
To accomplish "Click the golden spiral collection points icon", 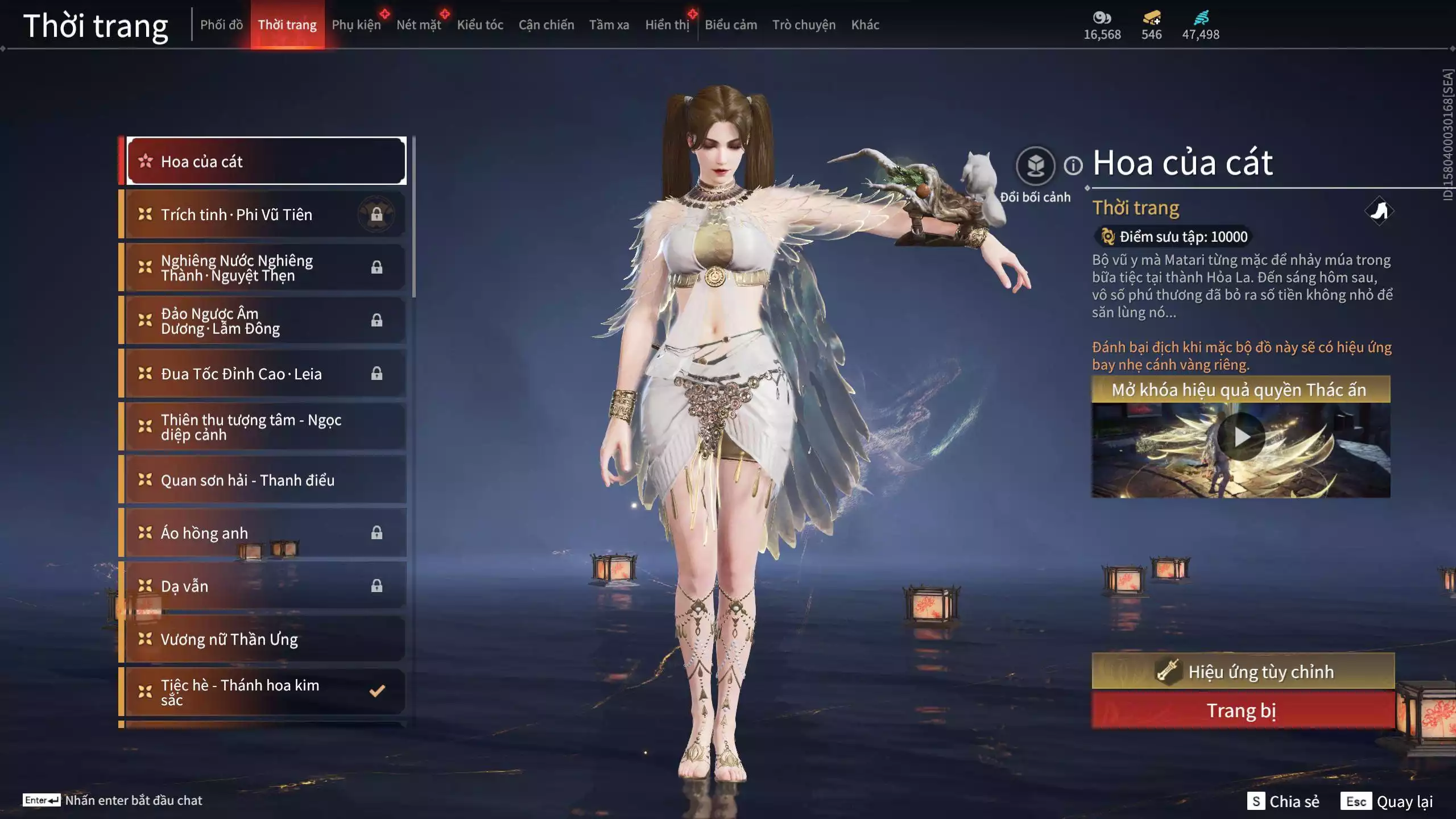I will [1108, 237].
